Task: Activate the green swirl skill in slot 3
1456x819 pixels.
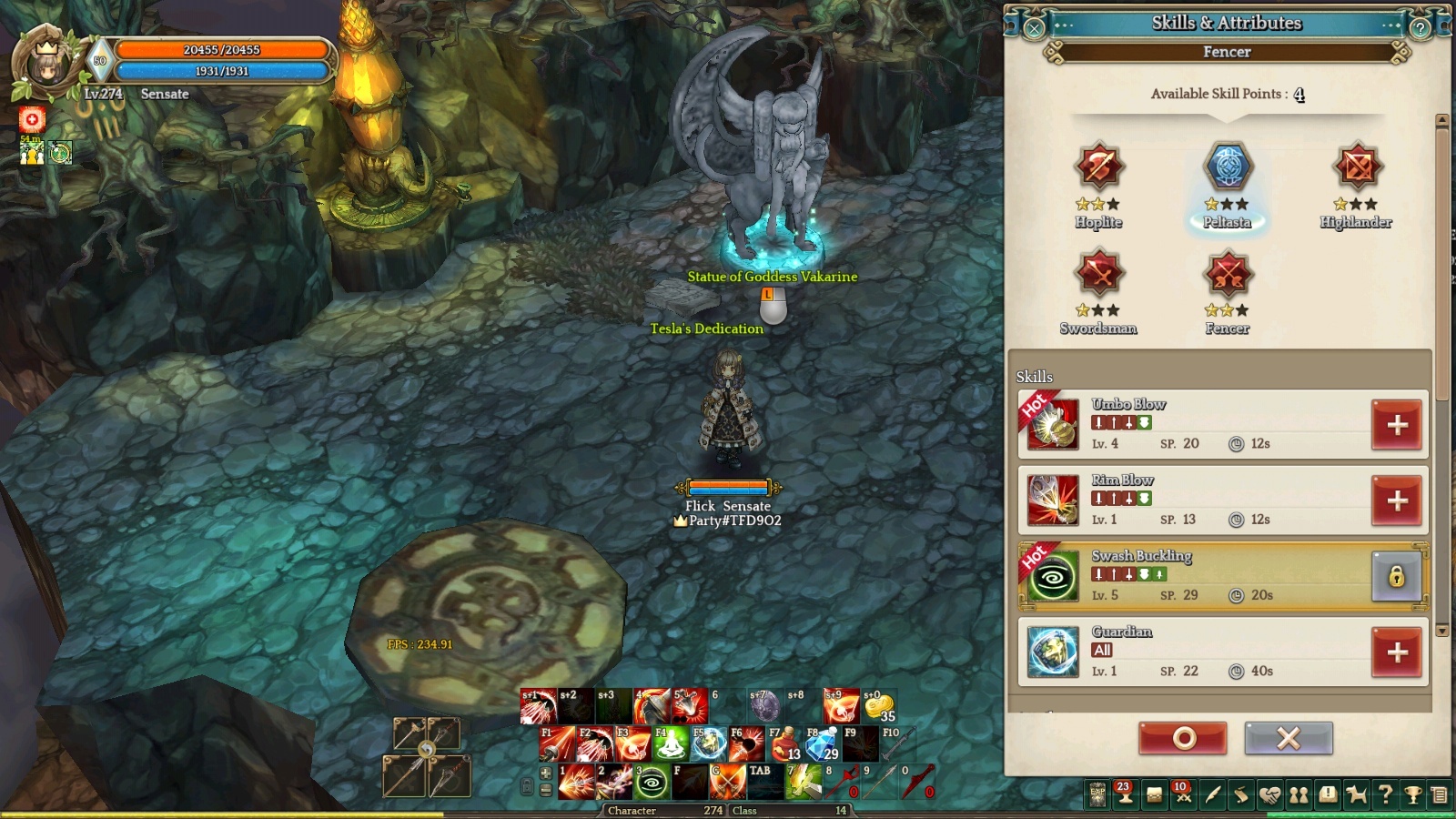Action: [652, 783]
